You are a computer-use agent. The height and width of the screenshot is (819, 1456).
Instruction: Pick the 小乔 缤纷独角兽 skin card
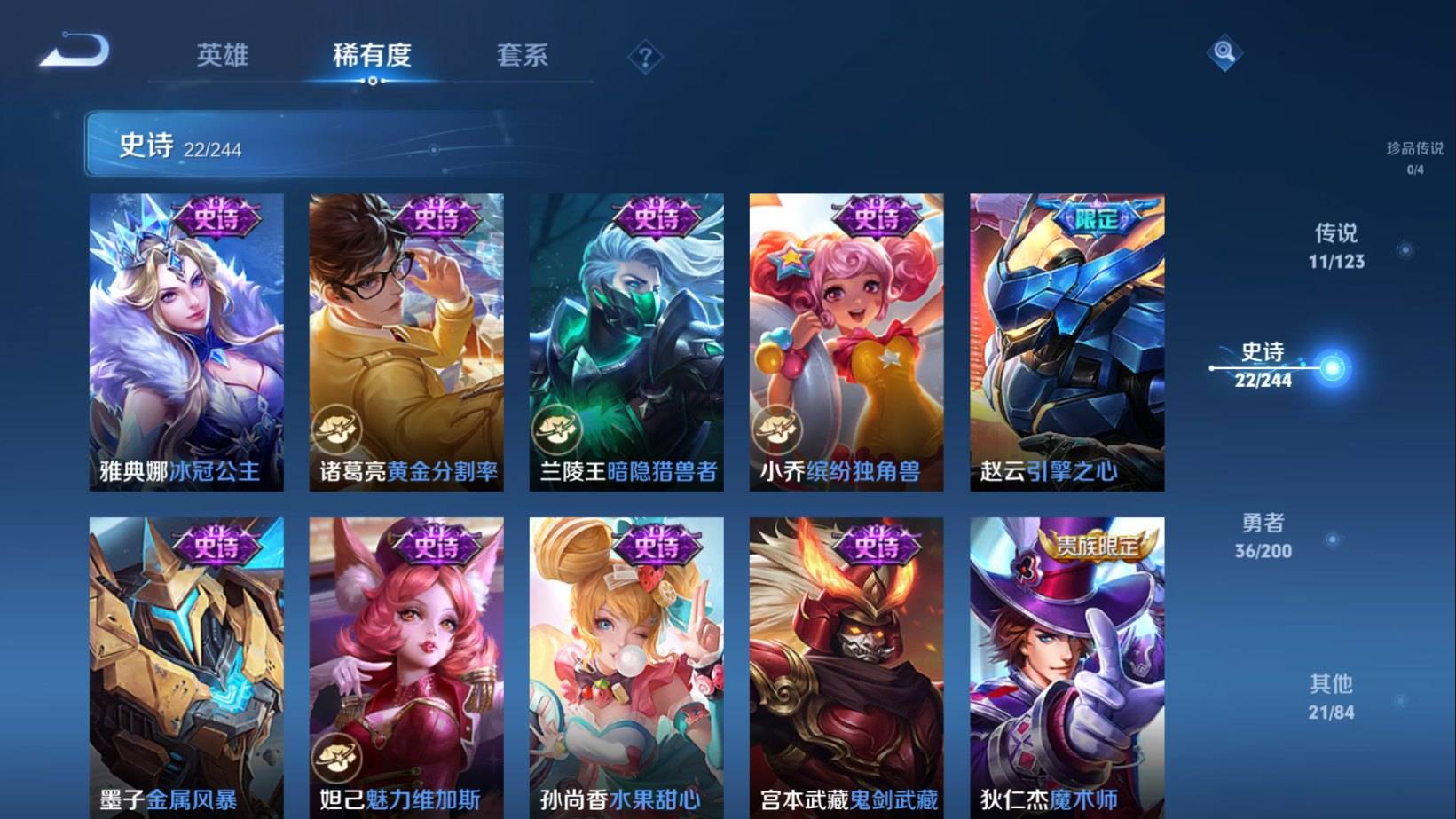tap(846, 342)
